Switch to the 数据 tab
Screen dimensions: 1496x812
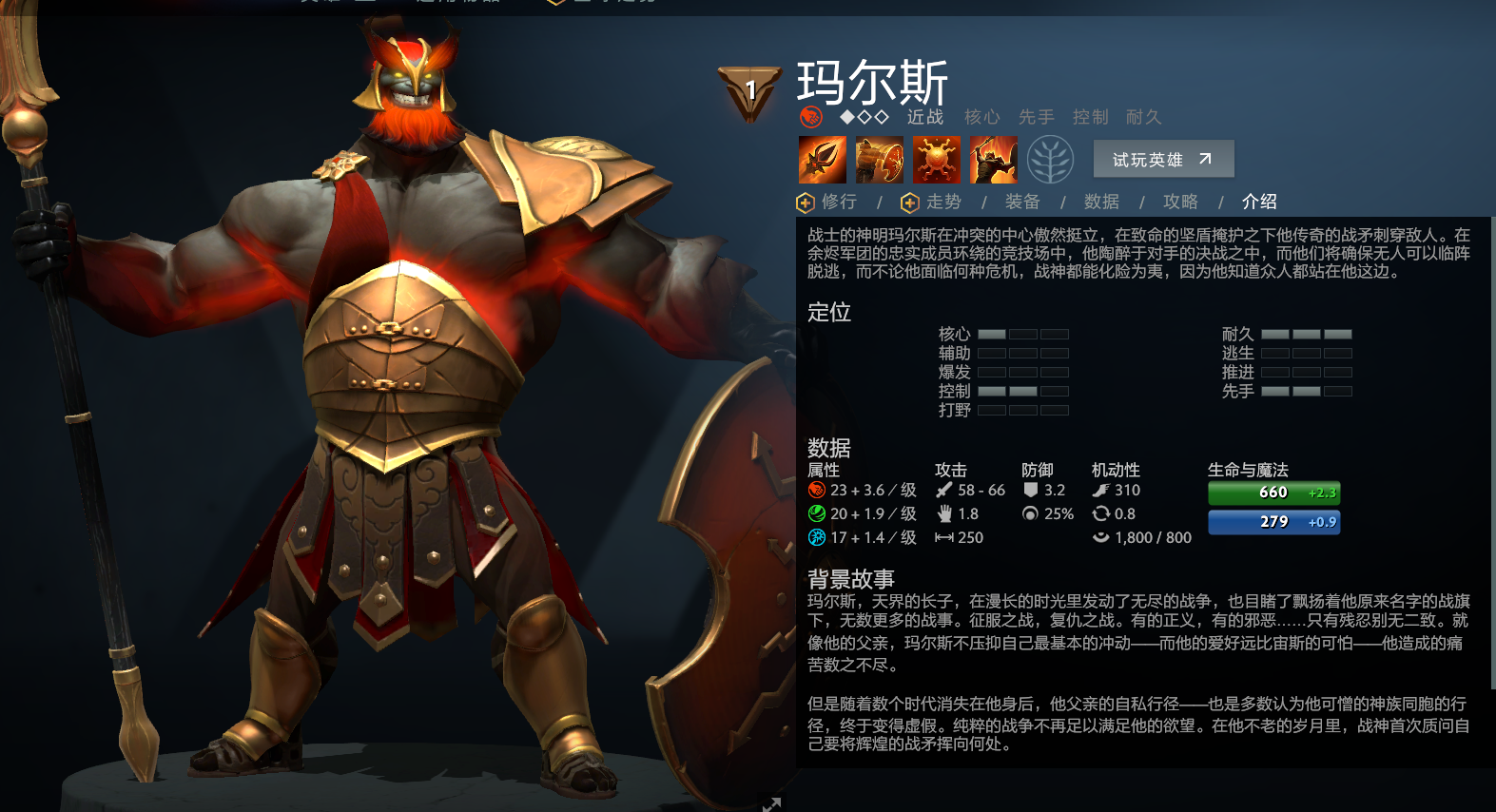pyautogui.click(x=1099, y=202)
